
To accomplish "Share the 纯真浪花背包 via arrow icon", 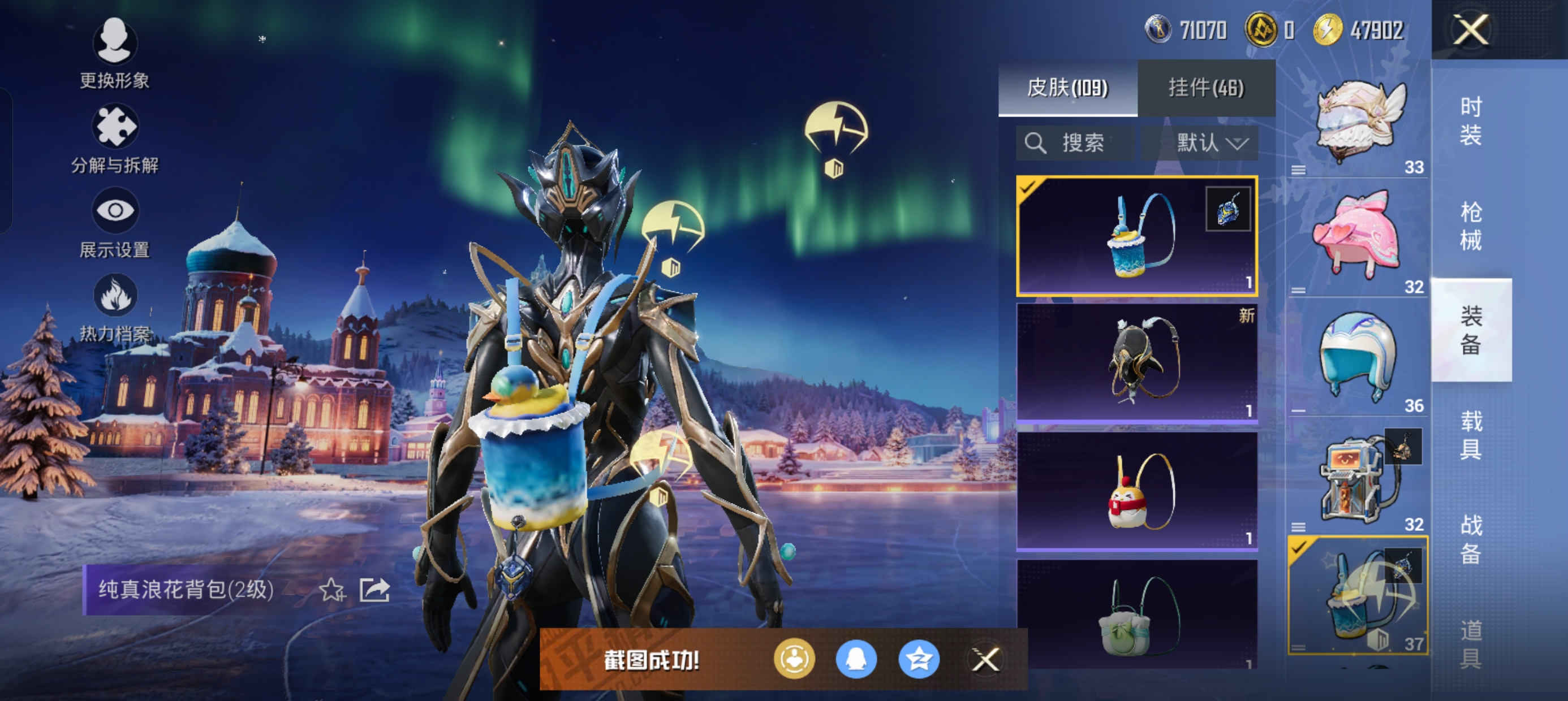I will click(x=374, y=590).
